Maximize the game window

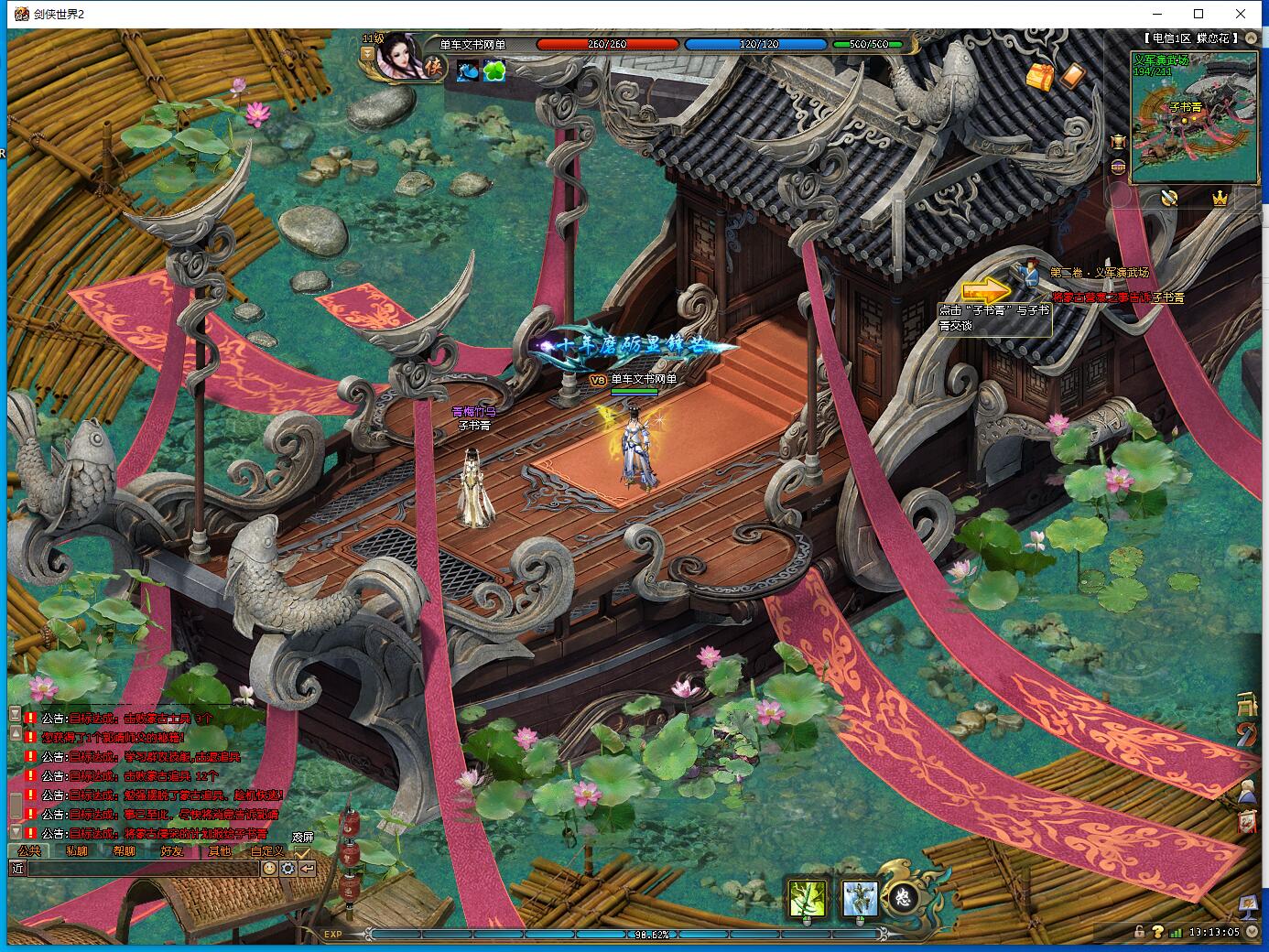pos(1198,14)
